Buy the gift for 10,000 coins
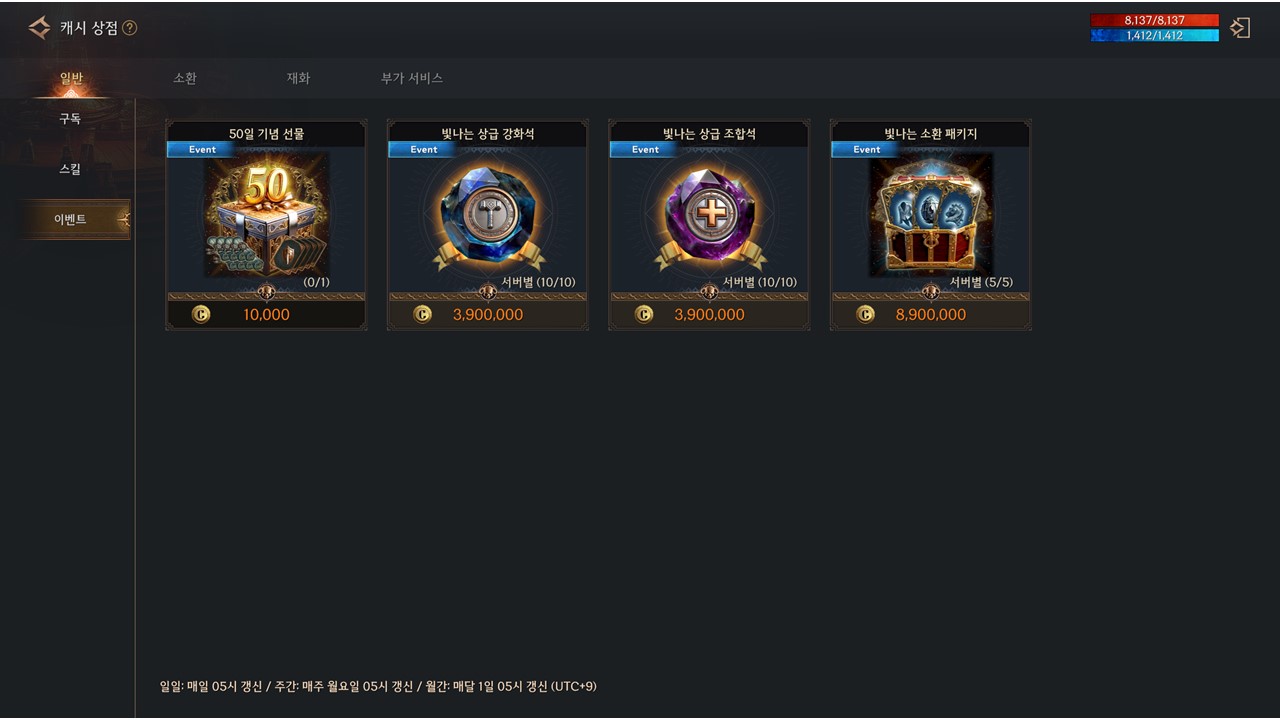This screenshot has height=720, width=1280. (x=266, y=314)
